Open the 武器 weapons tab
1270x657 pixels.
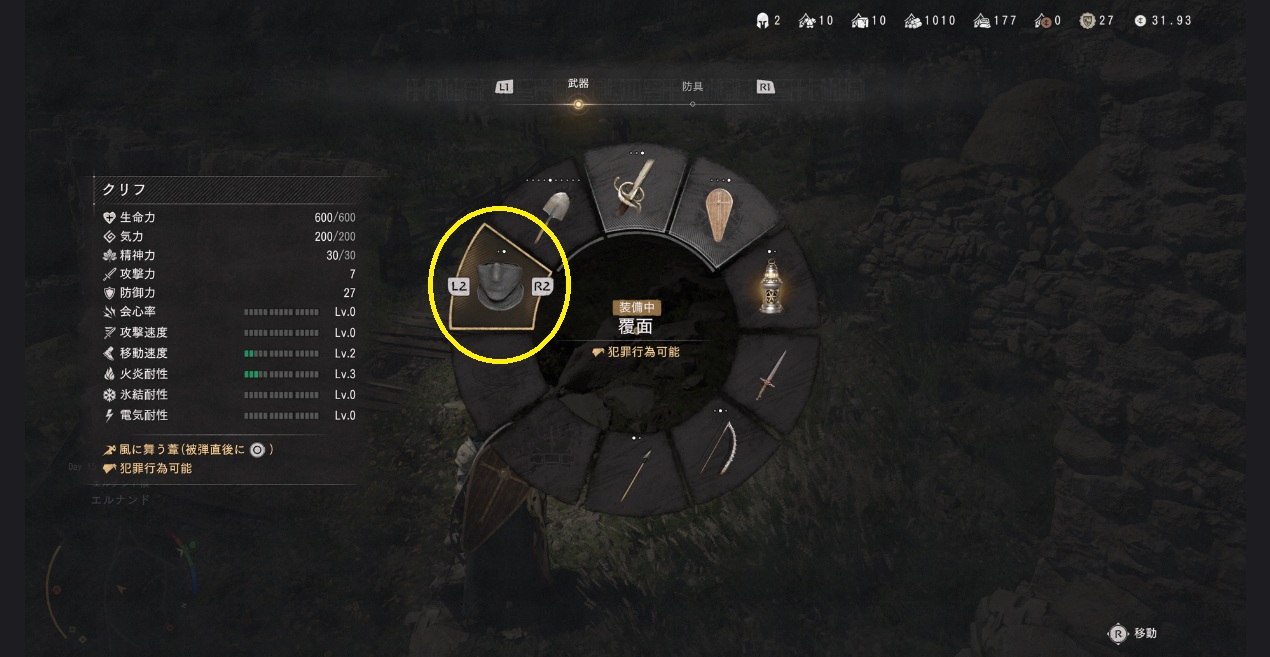coord(578,84)
